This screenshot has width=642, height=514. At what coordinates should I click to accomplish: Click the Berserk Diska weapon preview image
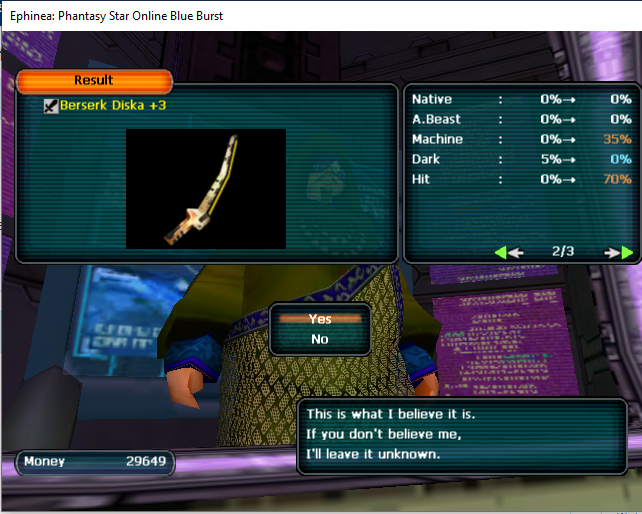205,188
